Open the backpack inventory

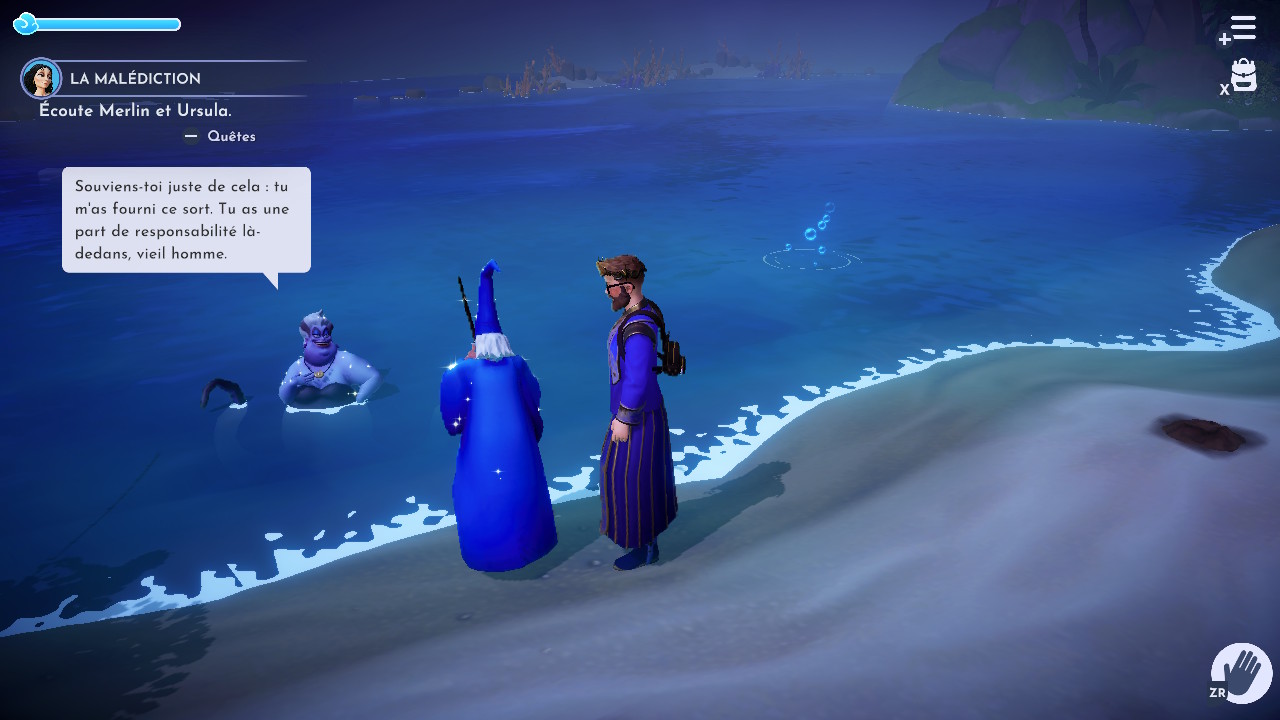(x=1243, y=76)
